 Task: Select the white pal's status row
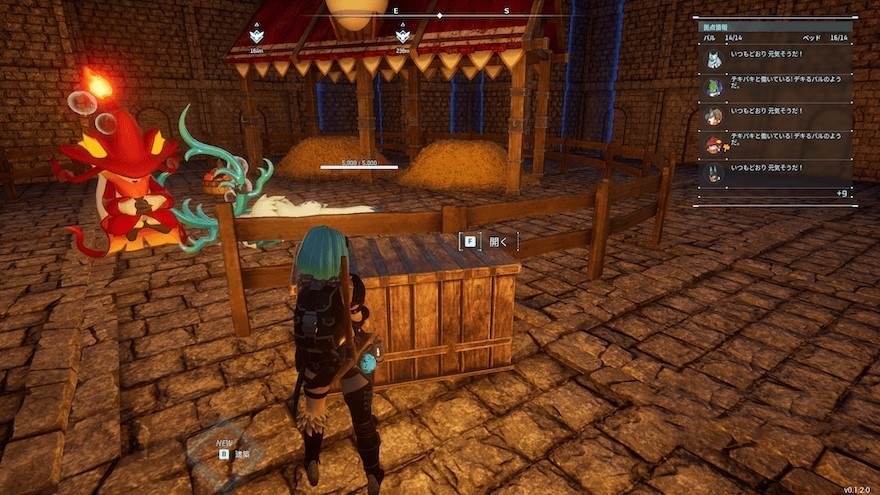[777, 60]
